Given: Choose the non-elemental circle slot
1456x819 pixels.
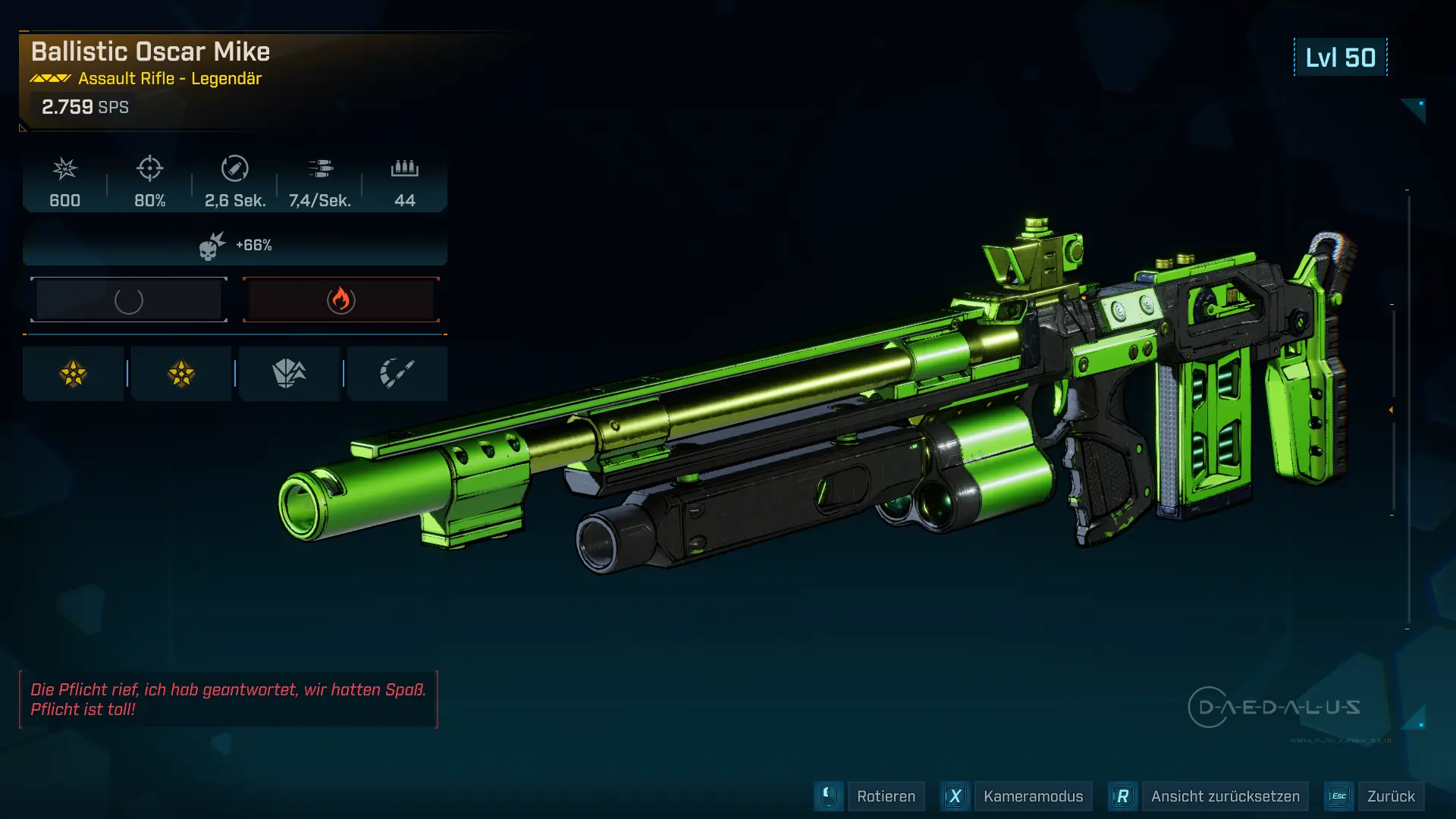Looking at the screenshot, I should [x=129, y=300].
